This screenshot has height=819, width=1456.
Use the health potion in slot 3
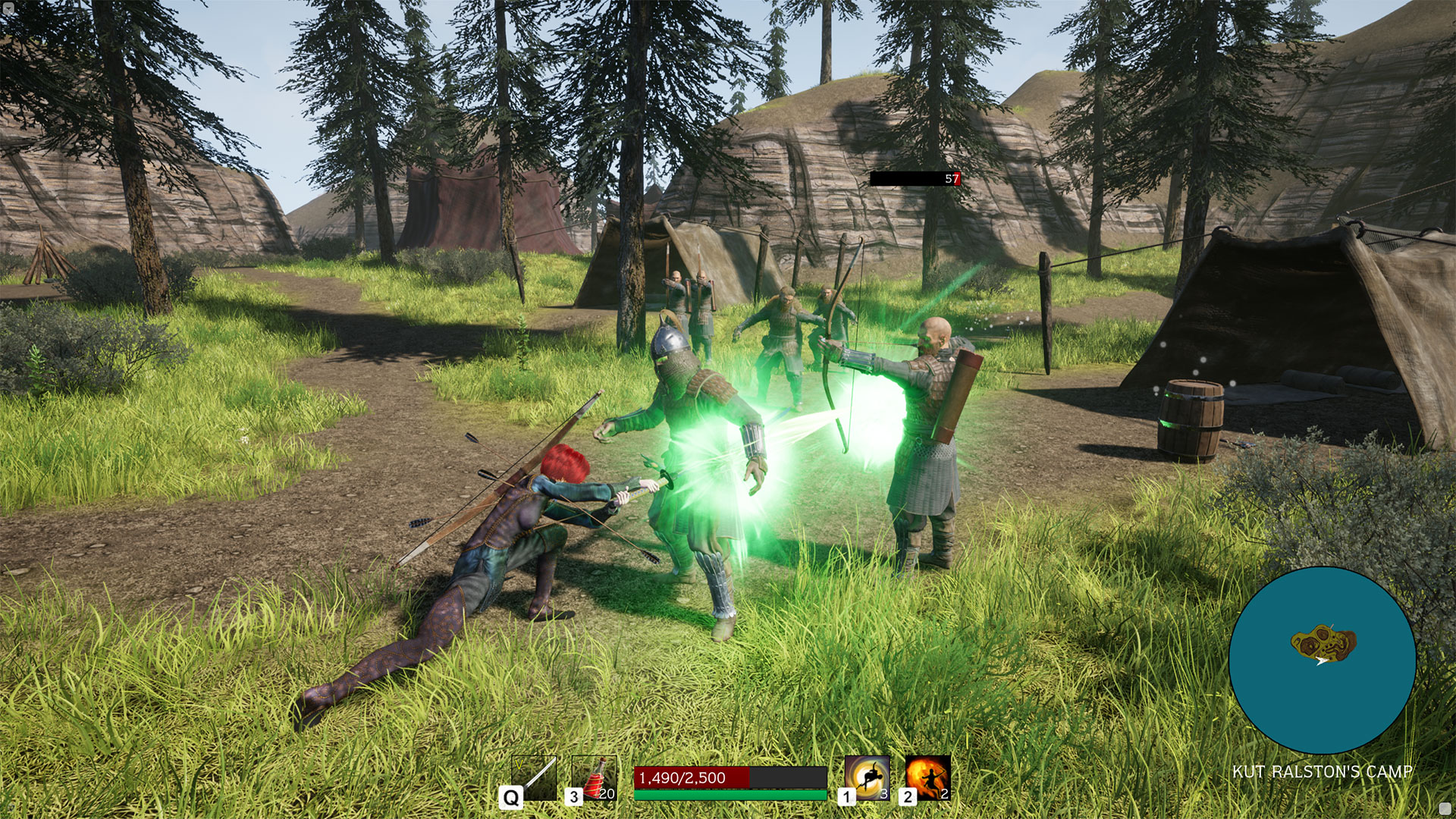(x=595, y=776)
